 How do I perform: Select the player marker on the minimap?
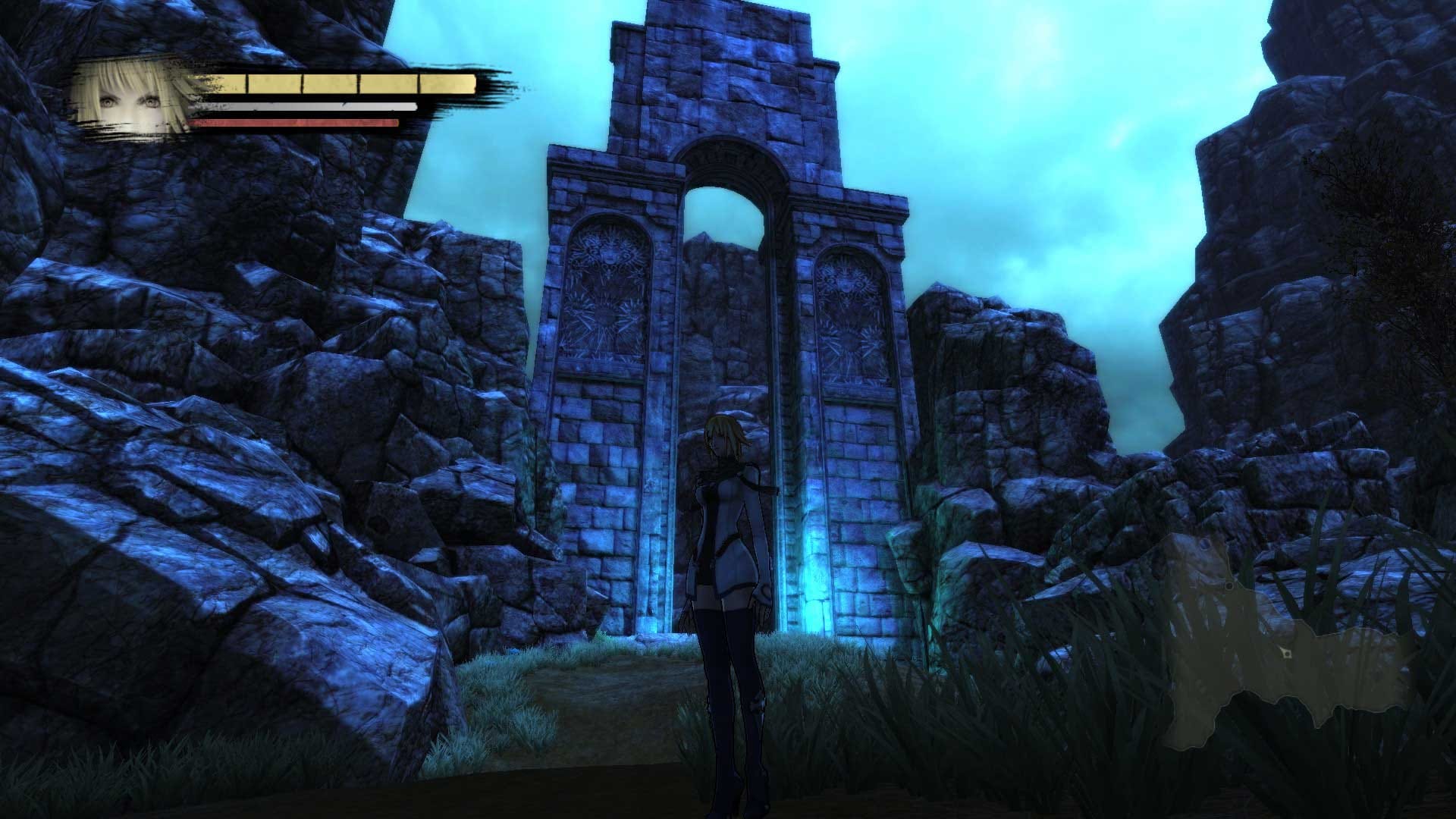point(1287,652)
